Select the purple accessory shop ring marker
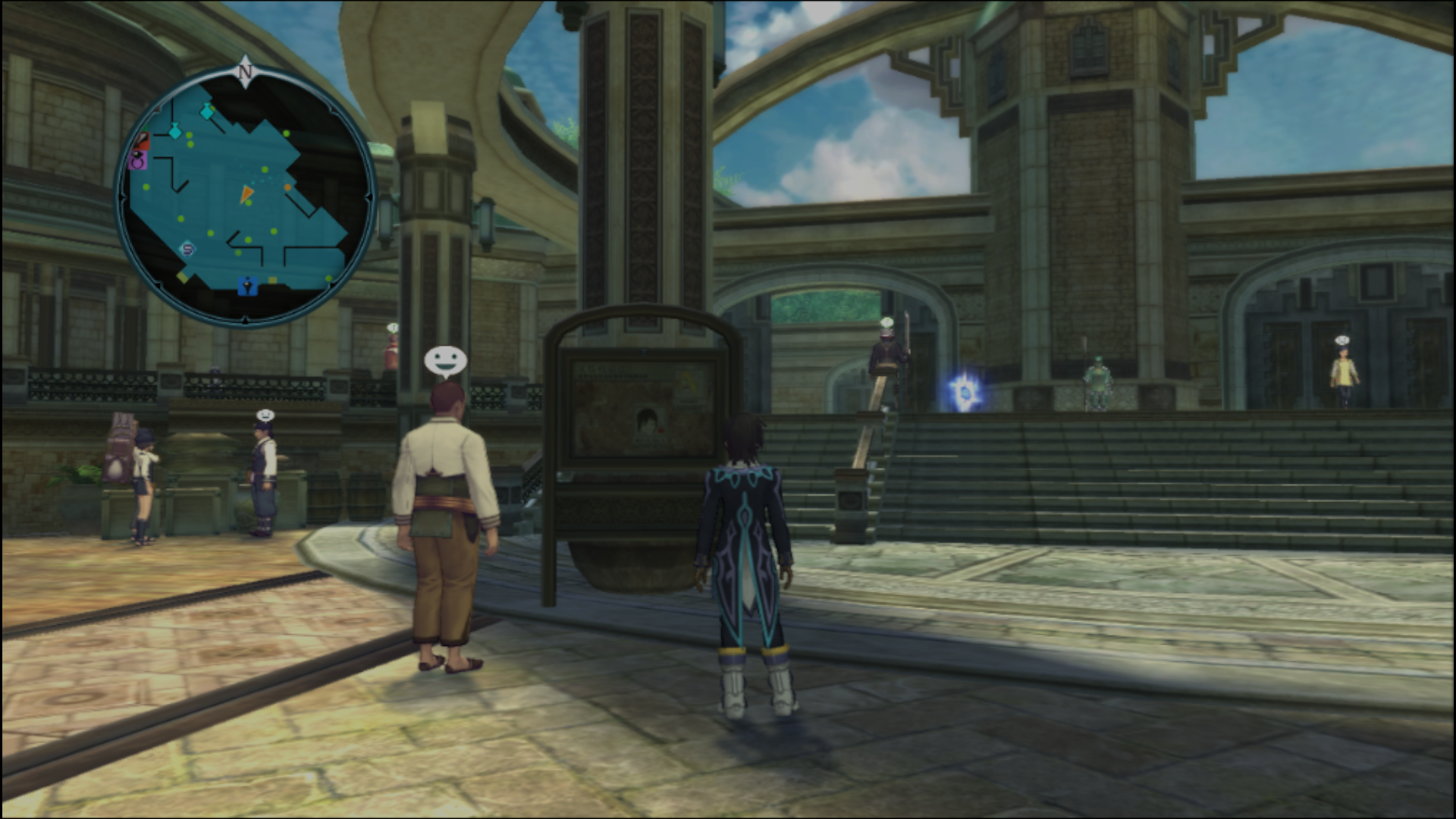 (139, 161)
